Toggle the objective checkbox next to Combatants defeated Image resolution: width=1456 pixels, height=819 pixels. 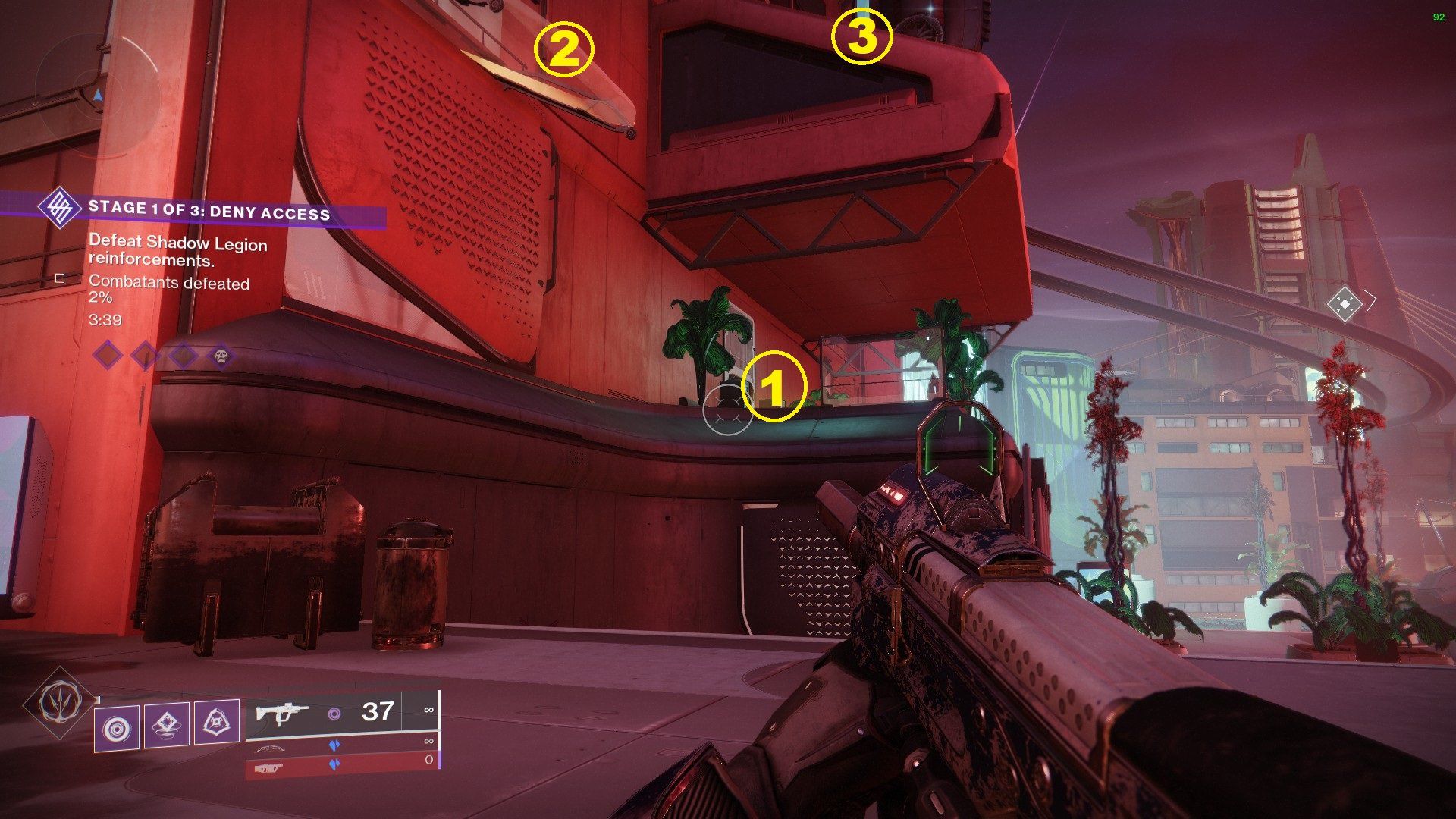coord(60,278)
